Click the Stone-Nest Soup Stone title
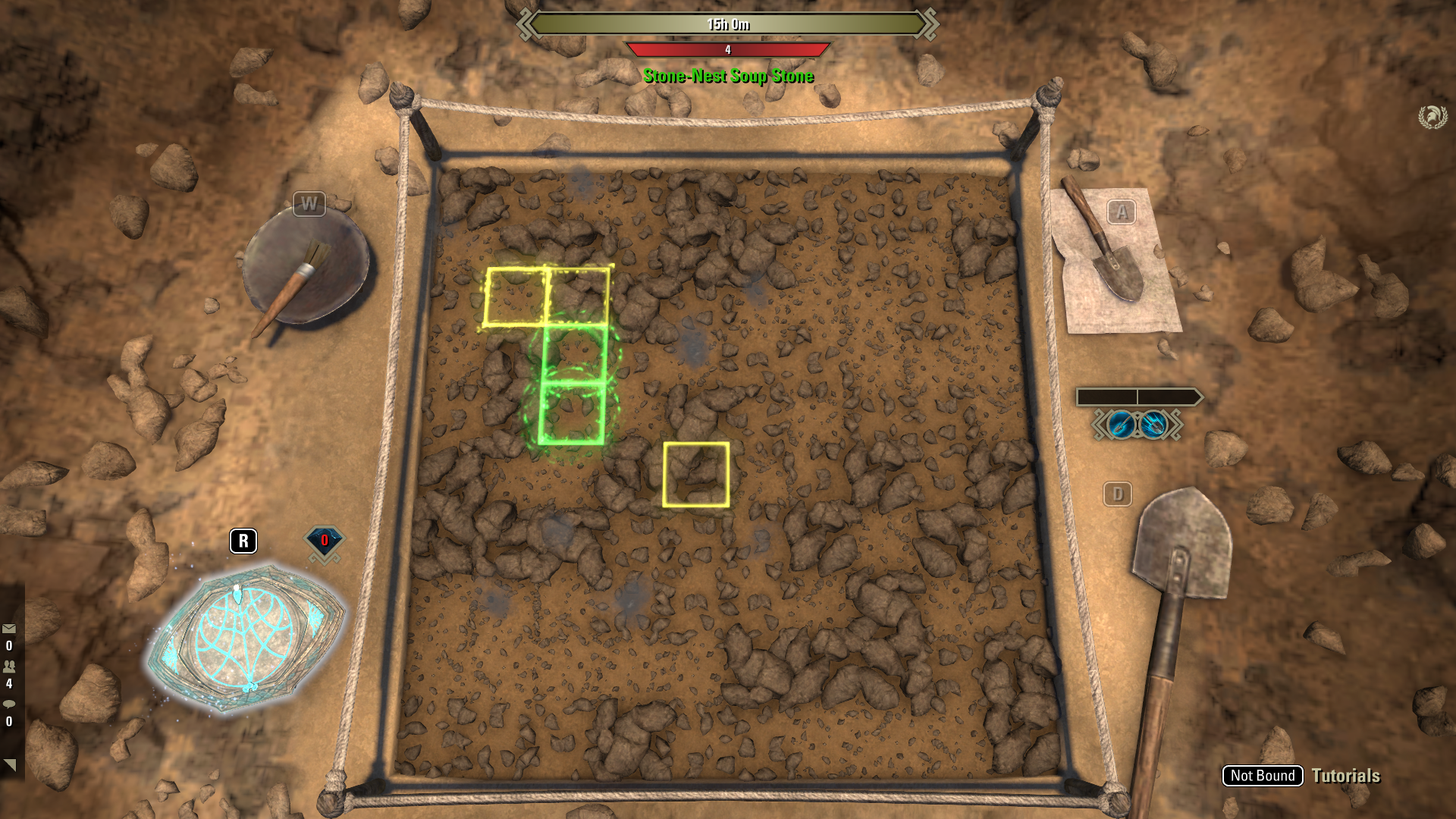 point(728,76)
